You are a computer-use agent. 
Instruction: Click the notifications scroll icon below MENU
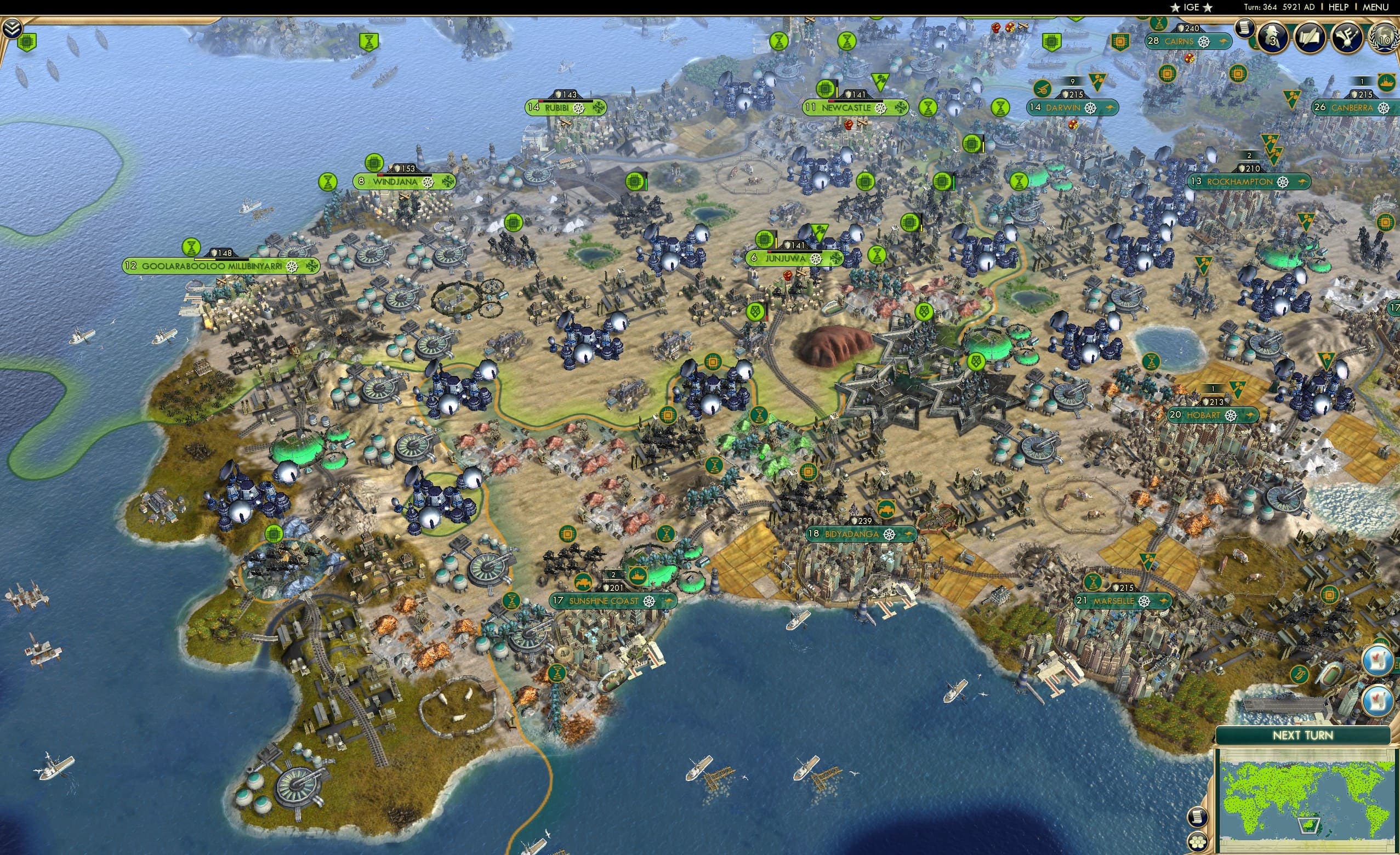click(1245, 29)
